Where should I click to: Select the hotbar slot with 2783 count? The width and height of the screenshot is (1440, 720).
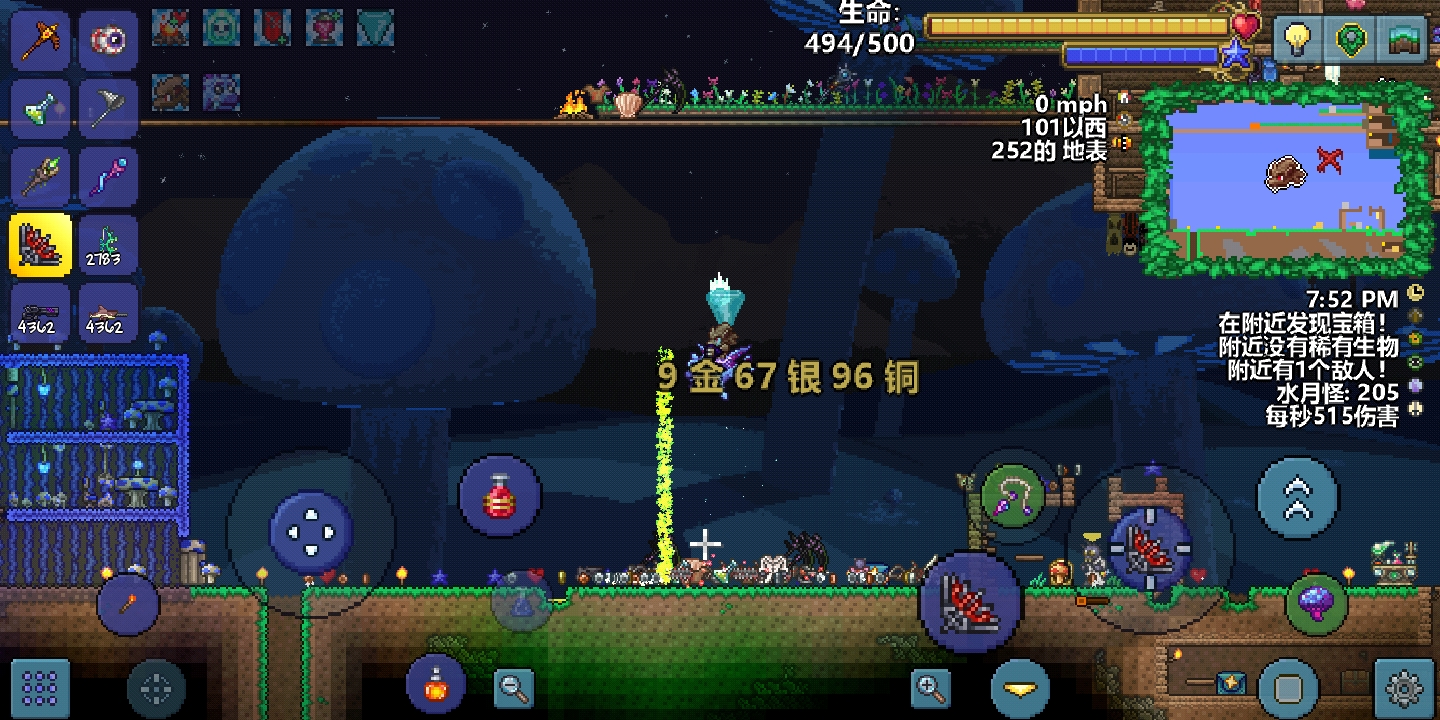click(x=108, y=245)
